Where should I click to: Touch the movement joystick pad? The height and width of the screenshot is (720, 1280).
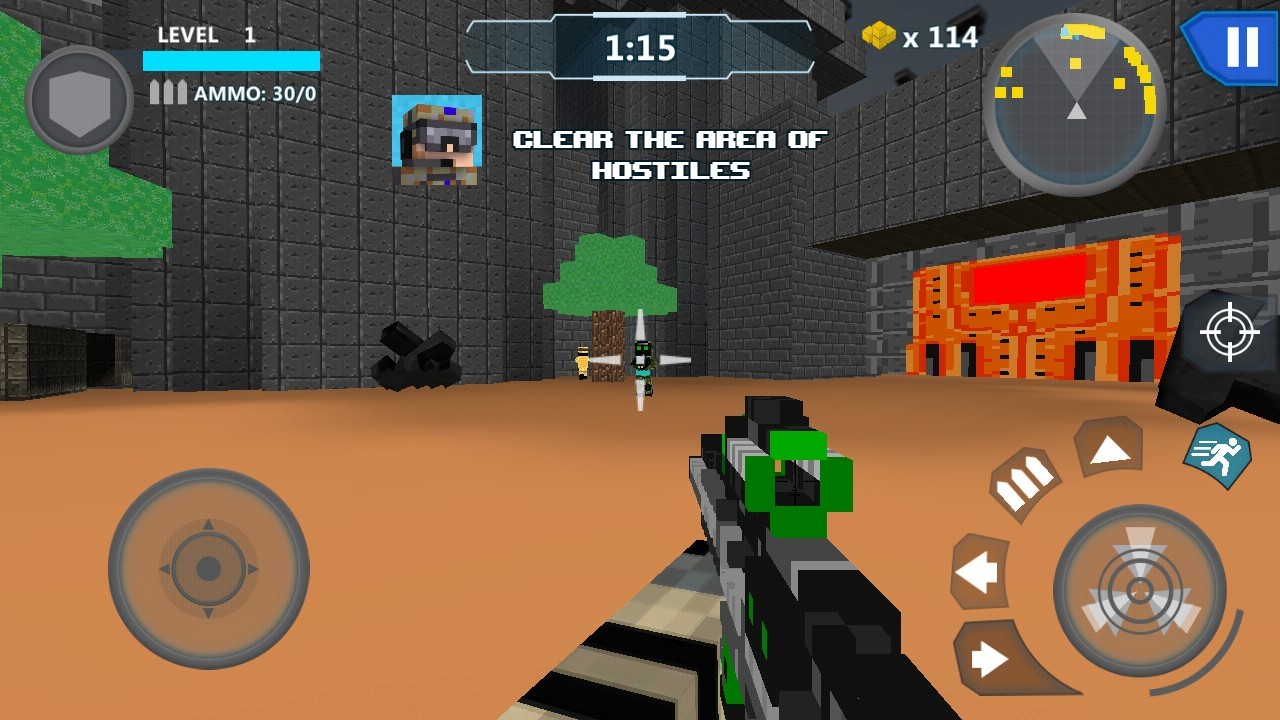coord(208,569)
